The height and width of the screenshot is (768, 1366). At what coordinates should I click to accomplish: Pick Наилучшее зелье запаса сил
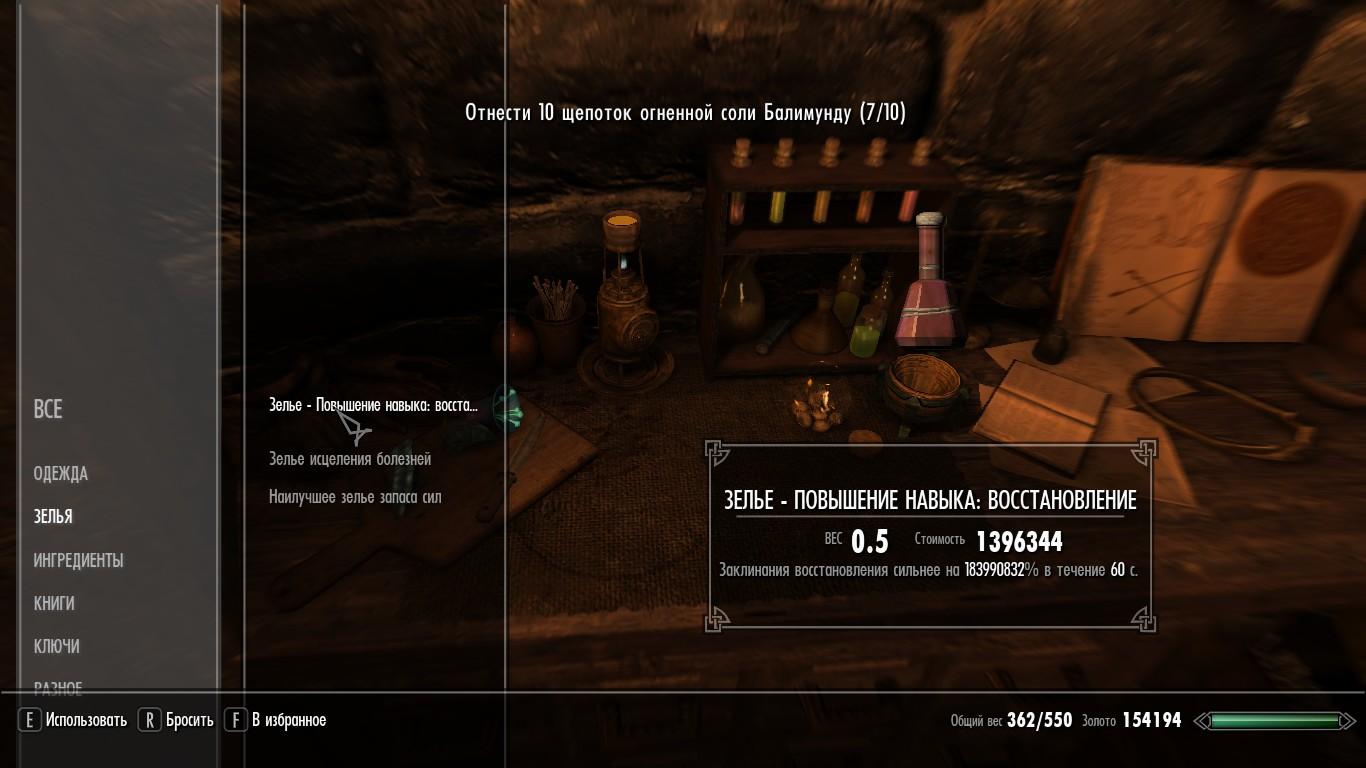(x=355, y=497)
